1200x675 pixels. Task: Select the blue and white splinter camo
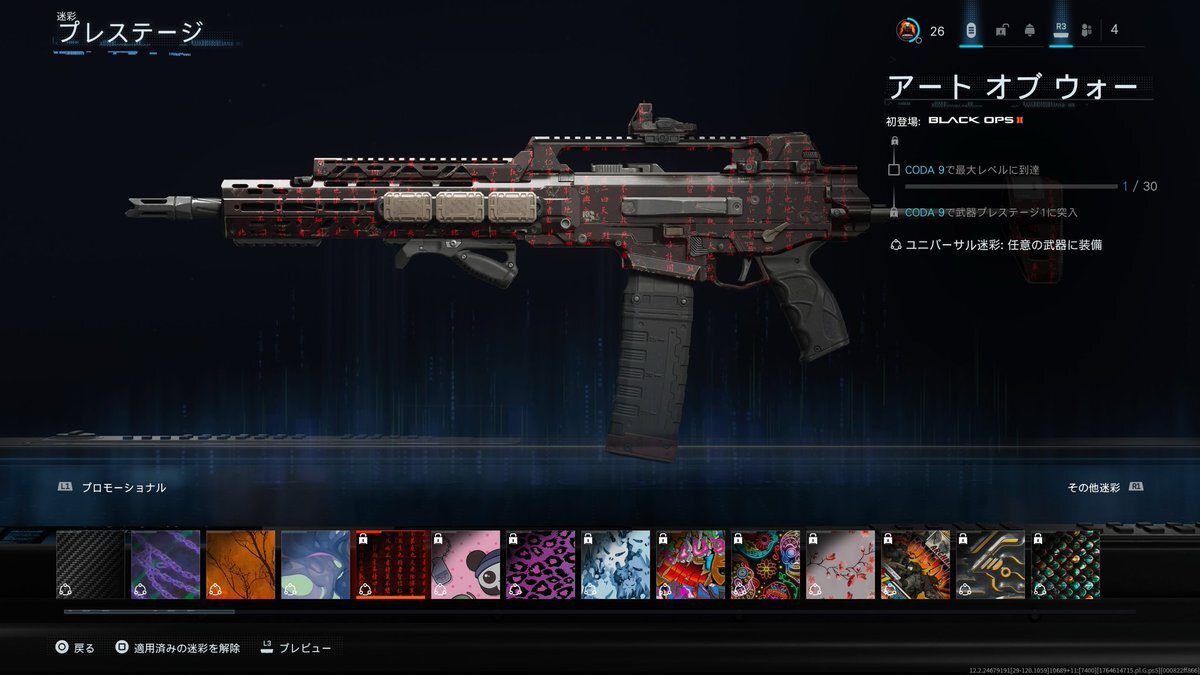tap(616, 565)
